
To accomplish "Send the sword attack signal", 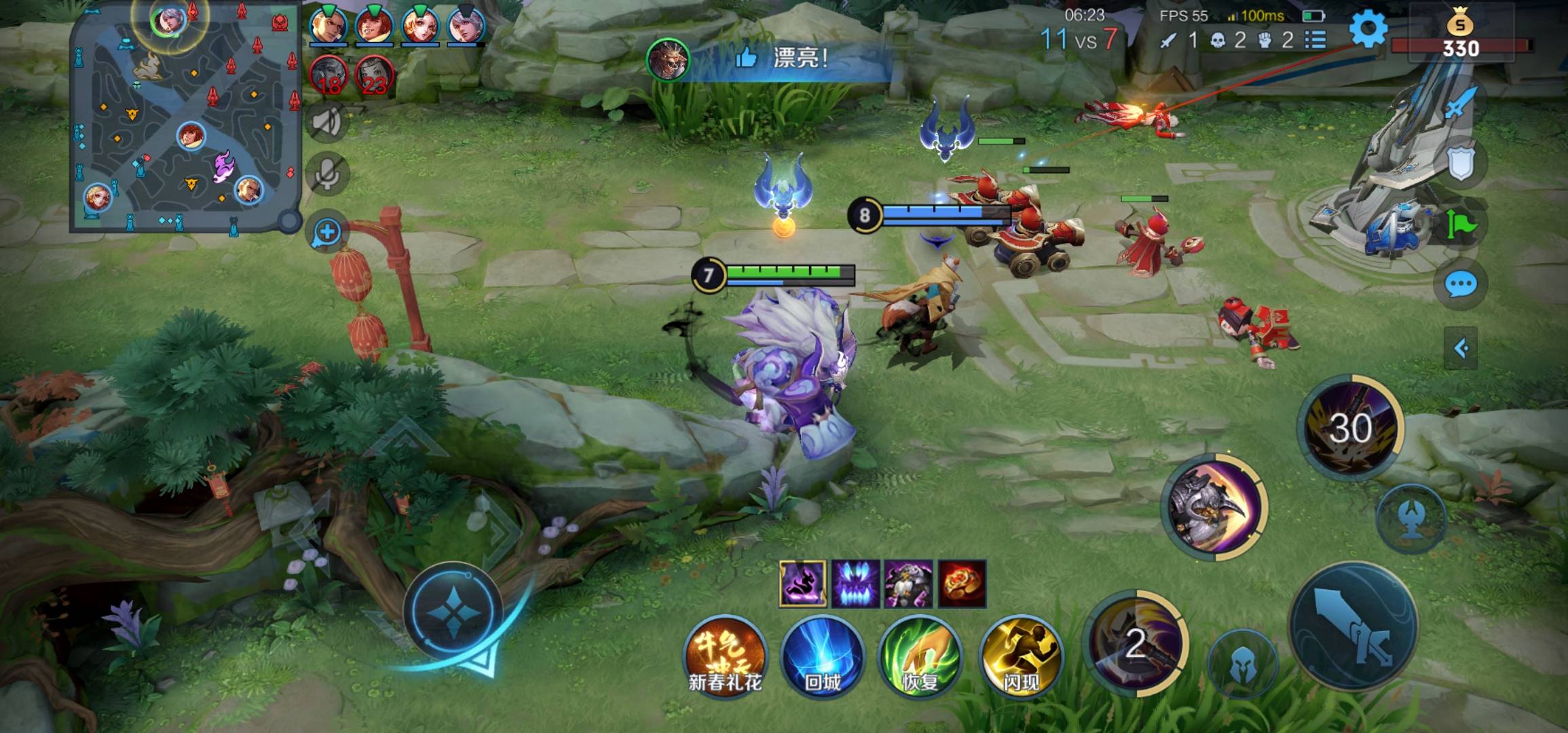I will point(1460,103).
